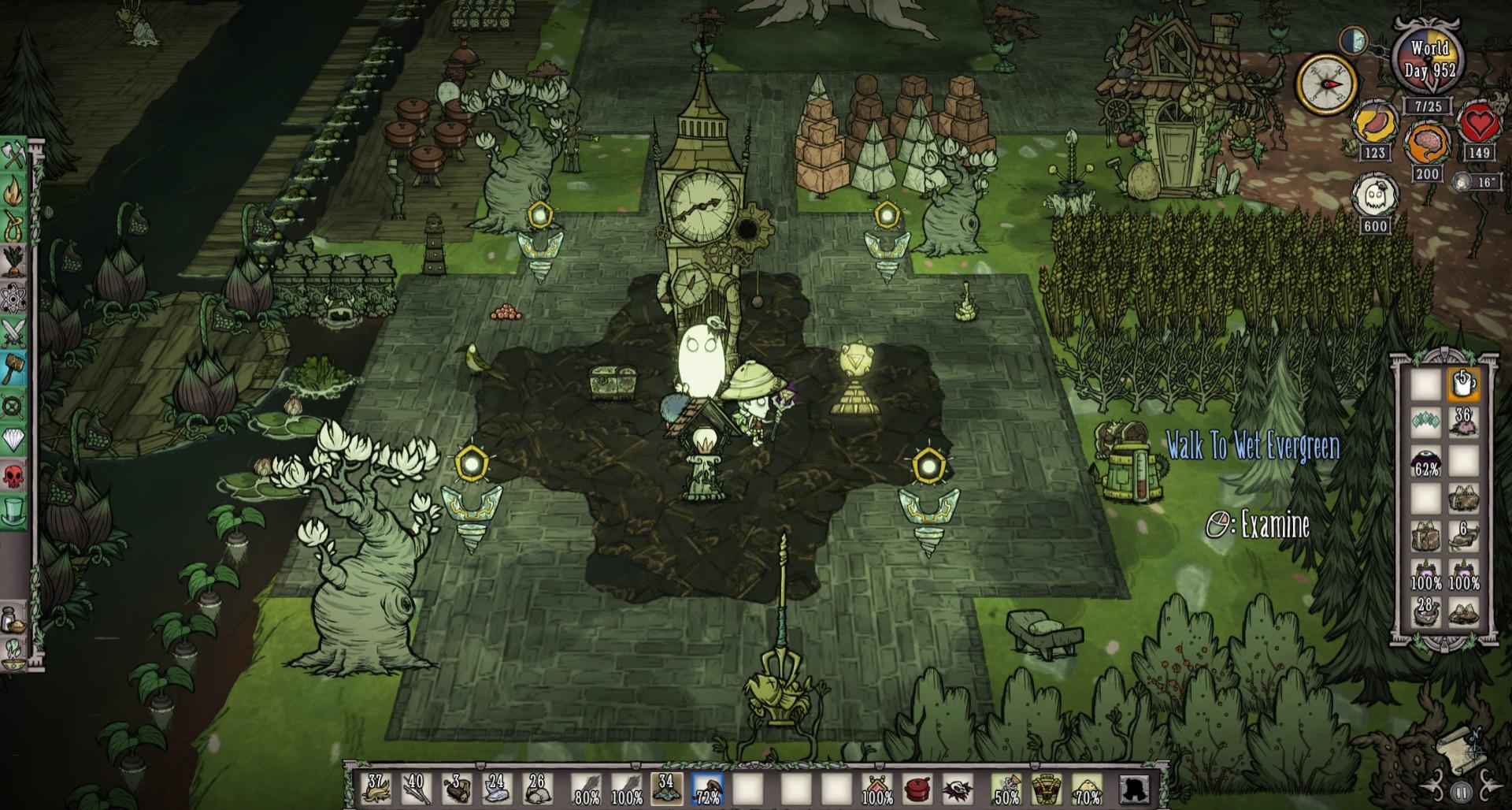Click the compass on the HUD
This screenshot has width=1512, height=810.
pos(1326,83)
